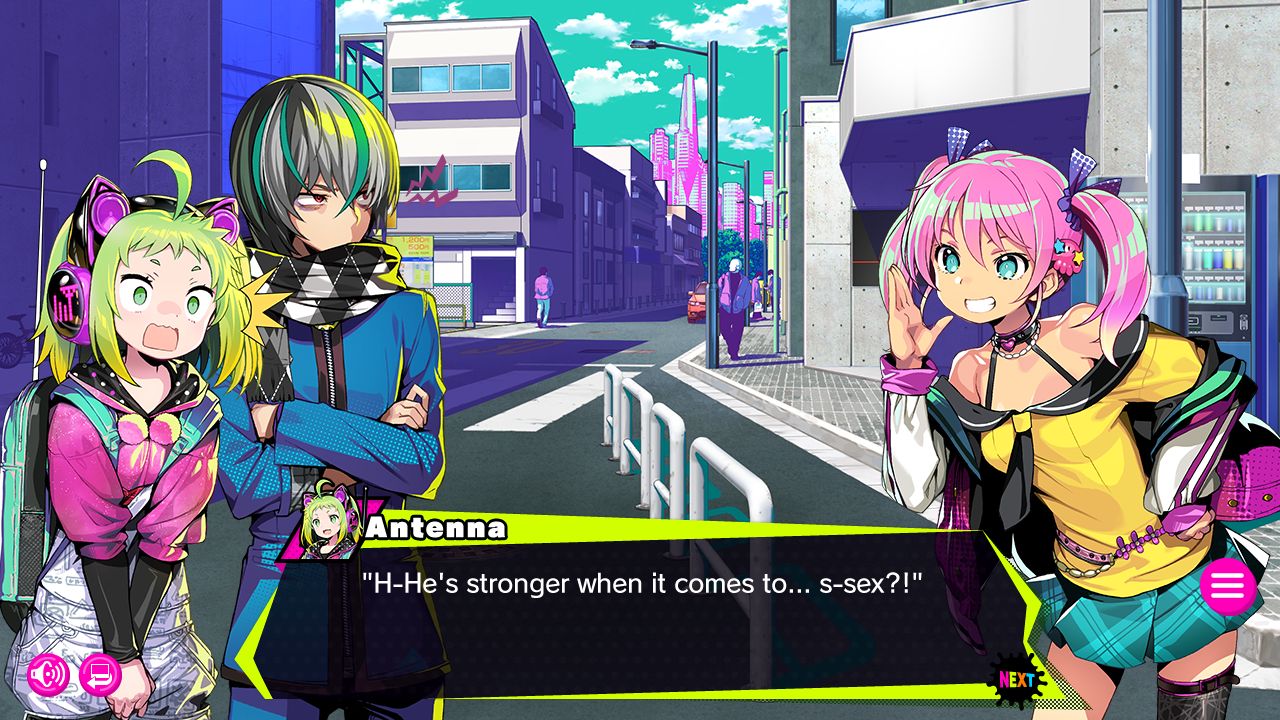
Task: Open the dialogue backlog icon
Action: pyautogui.click(x=100, y=675)
